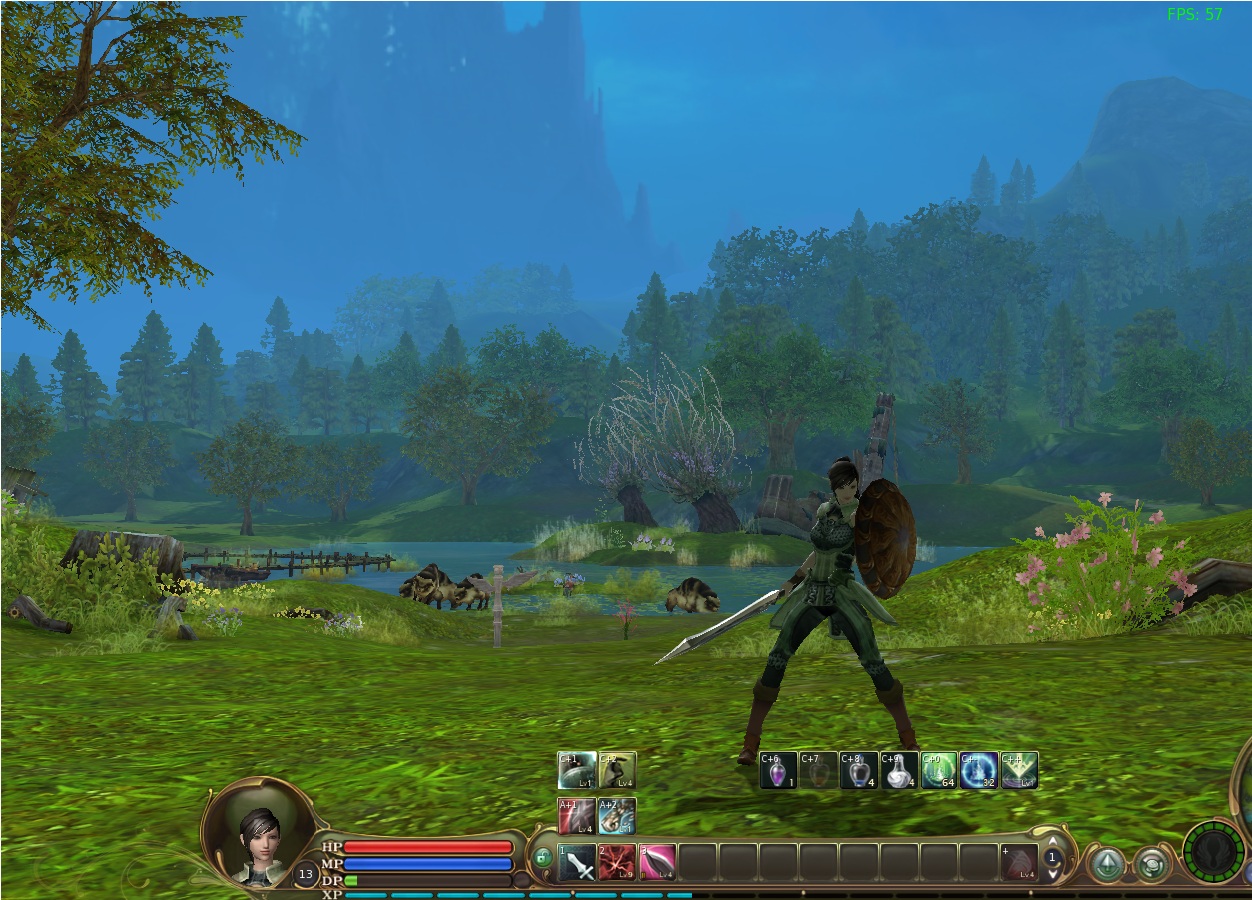Image resolution: width=1252 pixels, height=900 pixels.
Task: Use the blue flask in slot C+8
Action: pos(859,770)
